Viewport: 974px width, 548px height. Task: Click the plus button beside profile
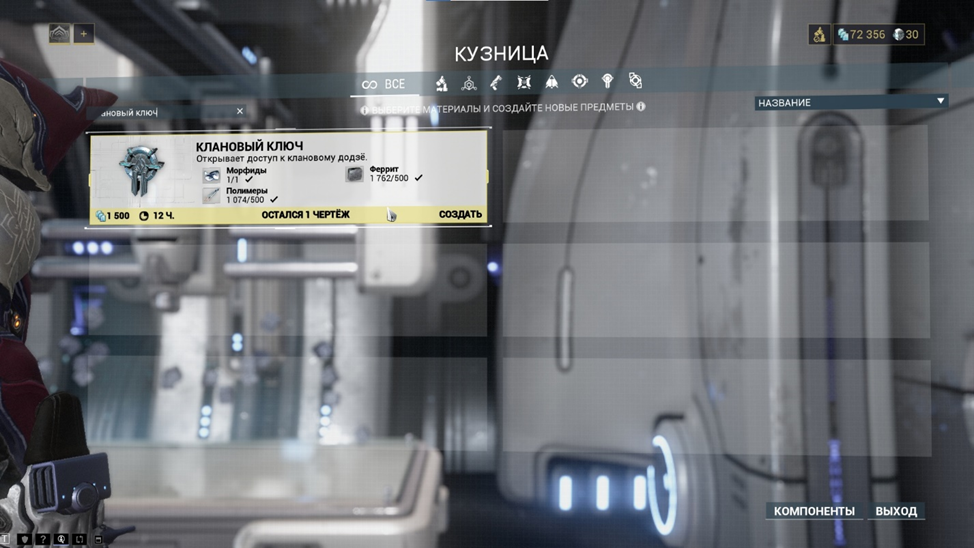(x=84, y=34)
